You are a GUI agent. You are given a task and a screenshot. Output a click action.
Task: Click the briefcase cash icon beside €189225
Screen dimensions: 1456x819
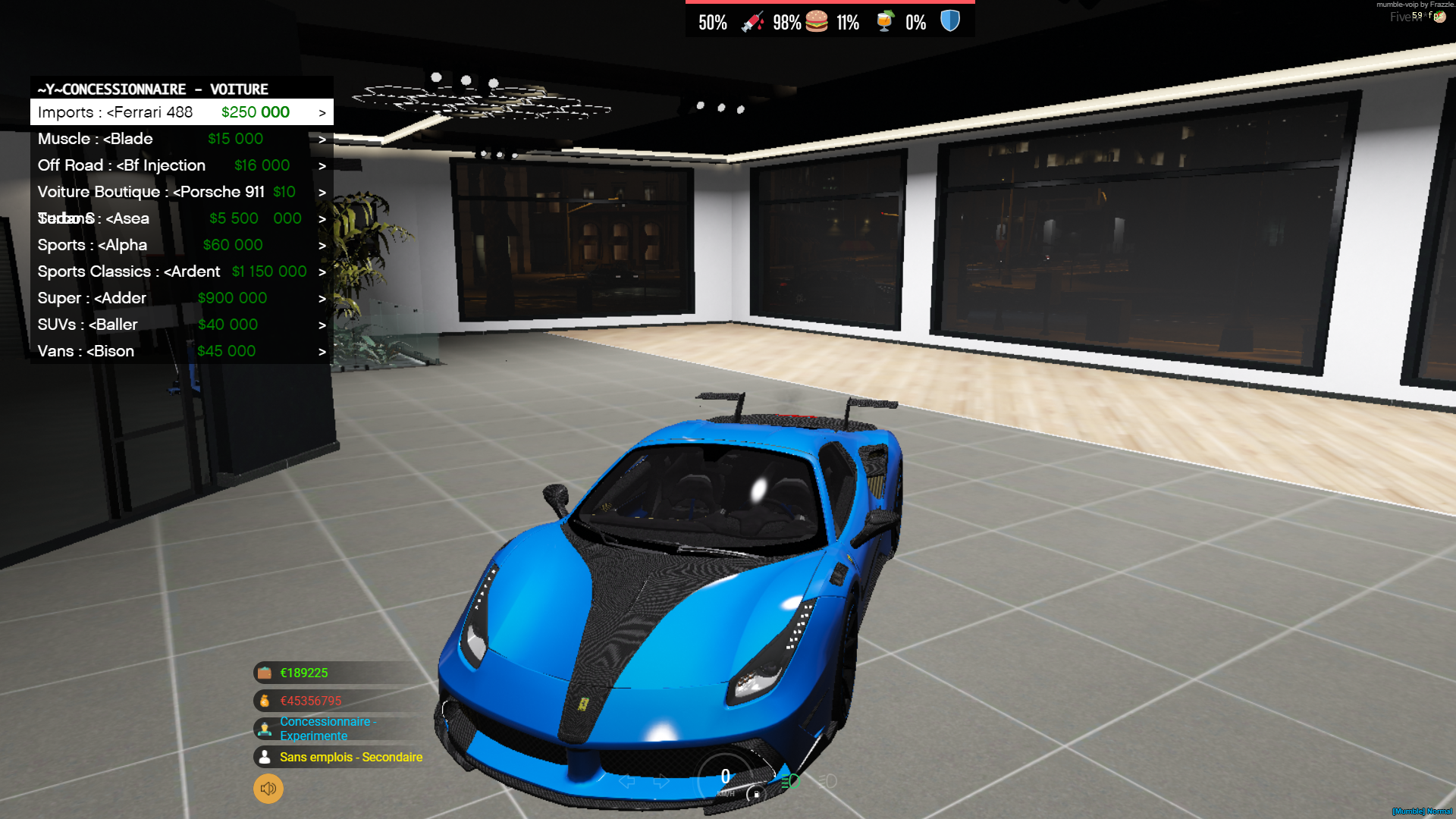(x=263, y=673)
